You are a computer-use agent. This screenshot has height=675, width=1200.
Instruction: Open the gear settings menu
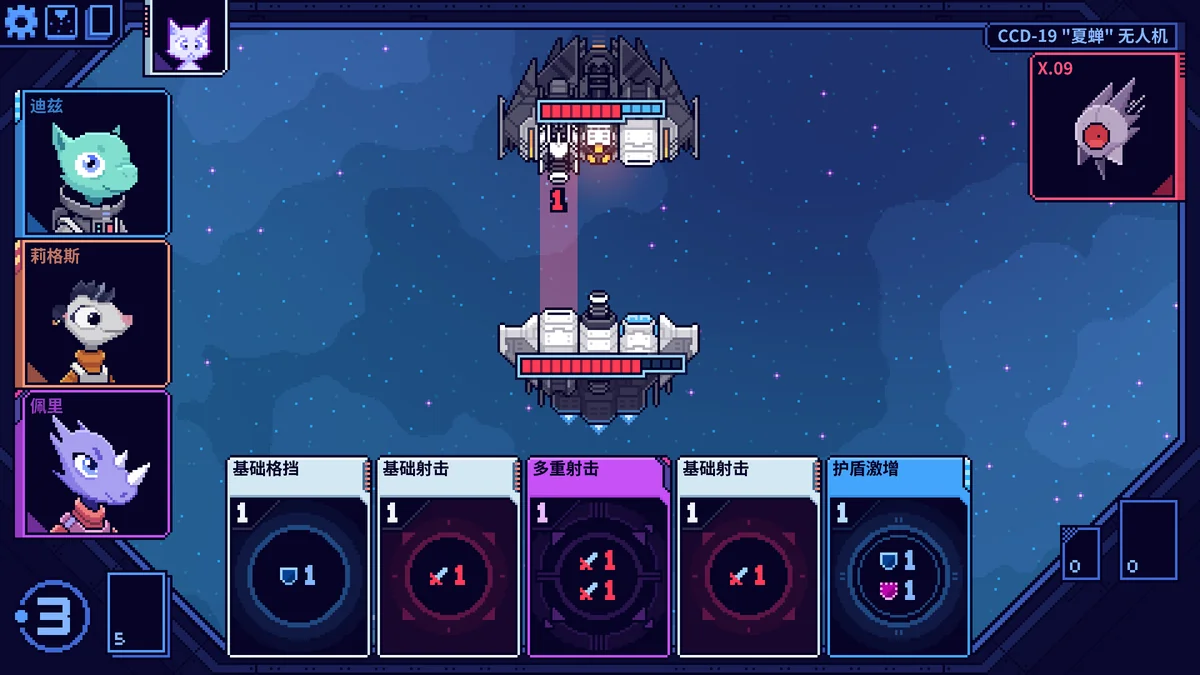click(20, 22)
